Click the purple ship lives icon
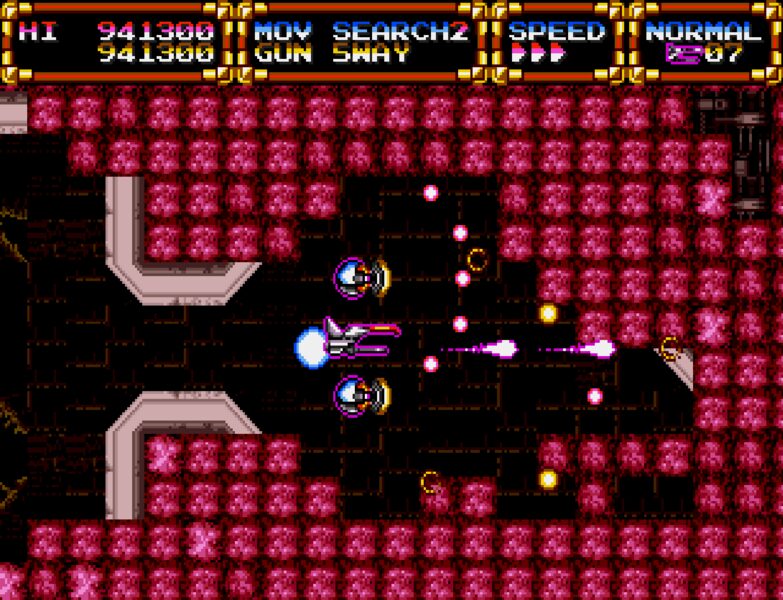 [x=680, y=54]
